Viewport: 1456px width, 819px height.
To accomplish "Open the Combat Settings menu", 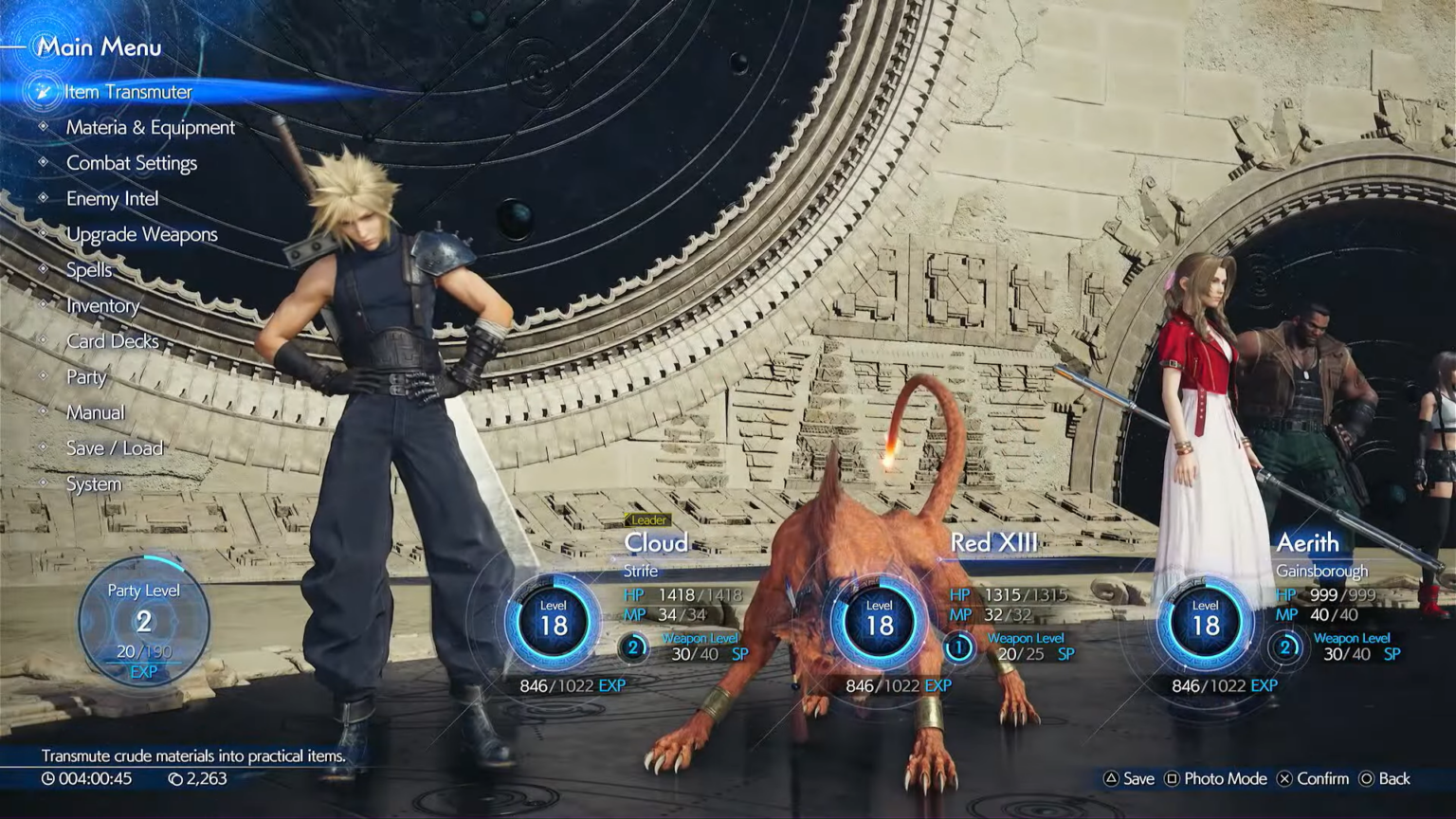I will (132, 163).
